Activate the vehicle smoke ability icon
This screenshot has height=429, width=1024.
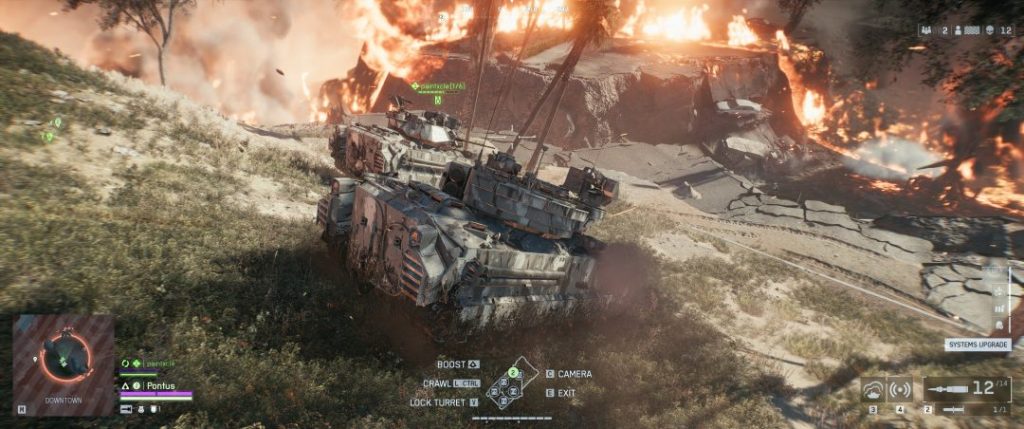(x=873, y=389)
